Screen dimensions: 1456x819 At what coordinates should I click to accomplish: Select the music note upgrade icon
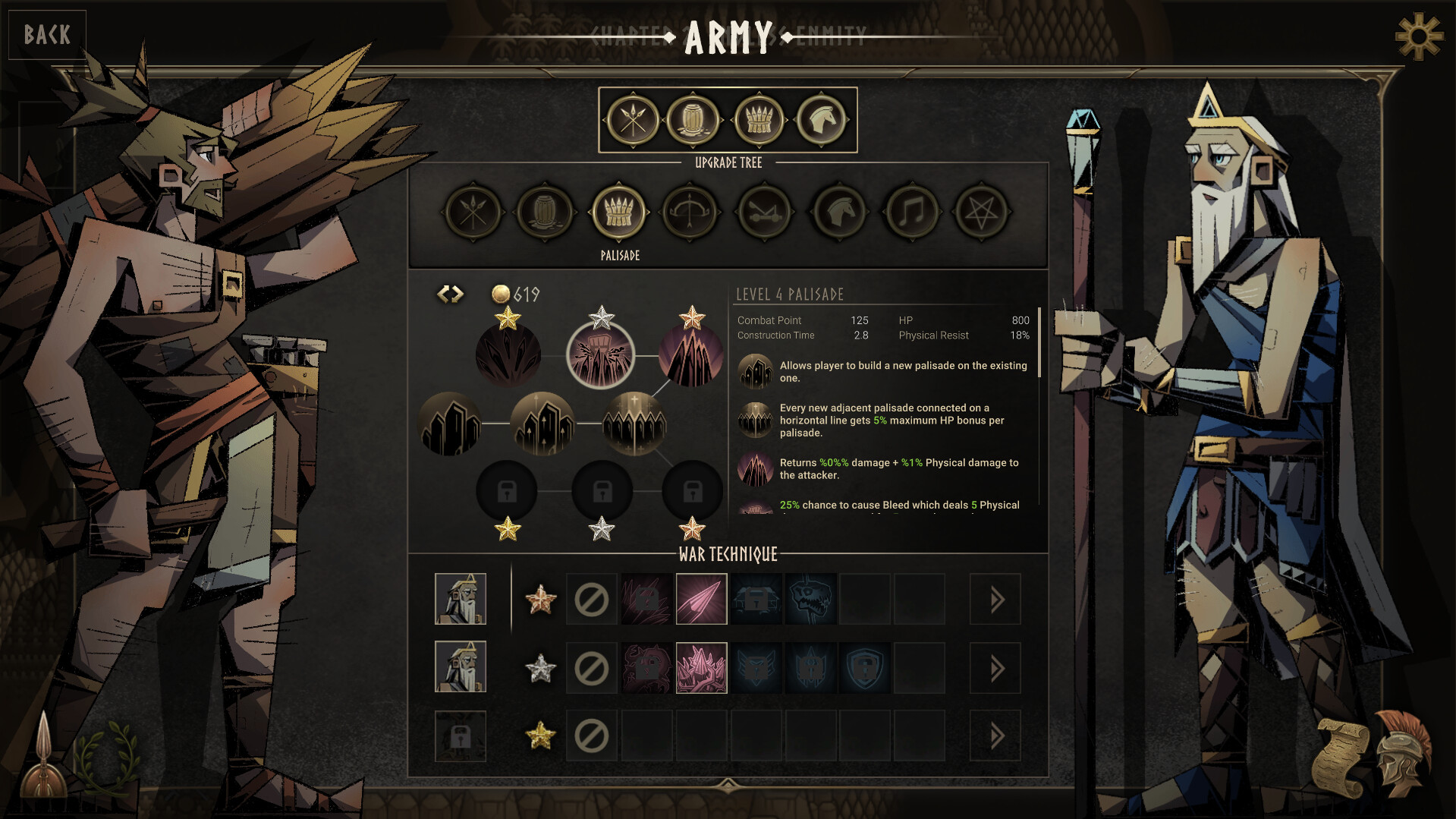(910, 213)
